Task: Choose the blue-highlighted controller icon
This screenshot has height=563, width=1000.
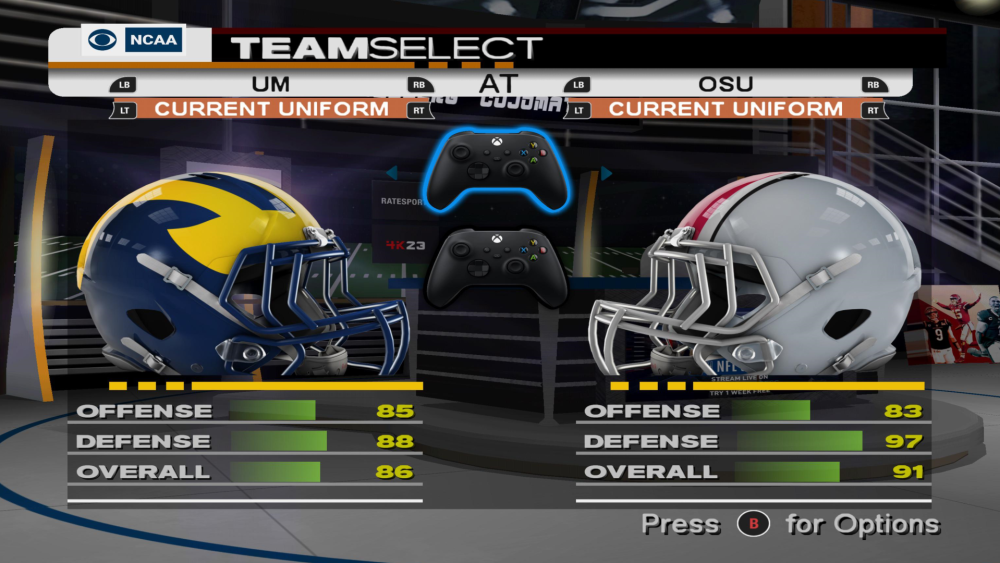Action: pyautogui.click(x=497, y=167)
